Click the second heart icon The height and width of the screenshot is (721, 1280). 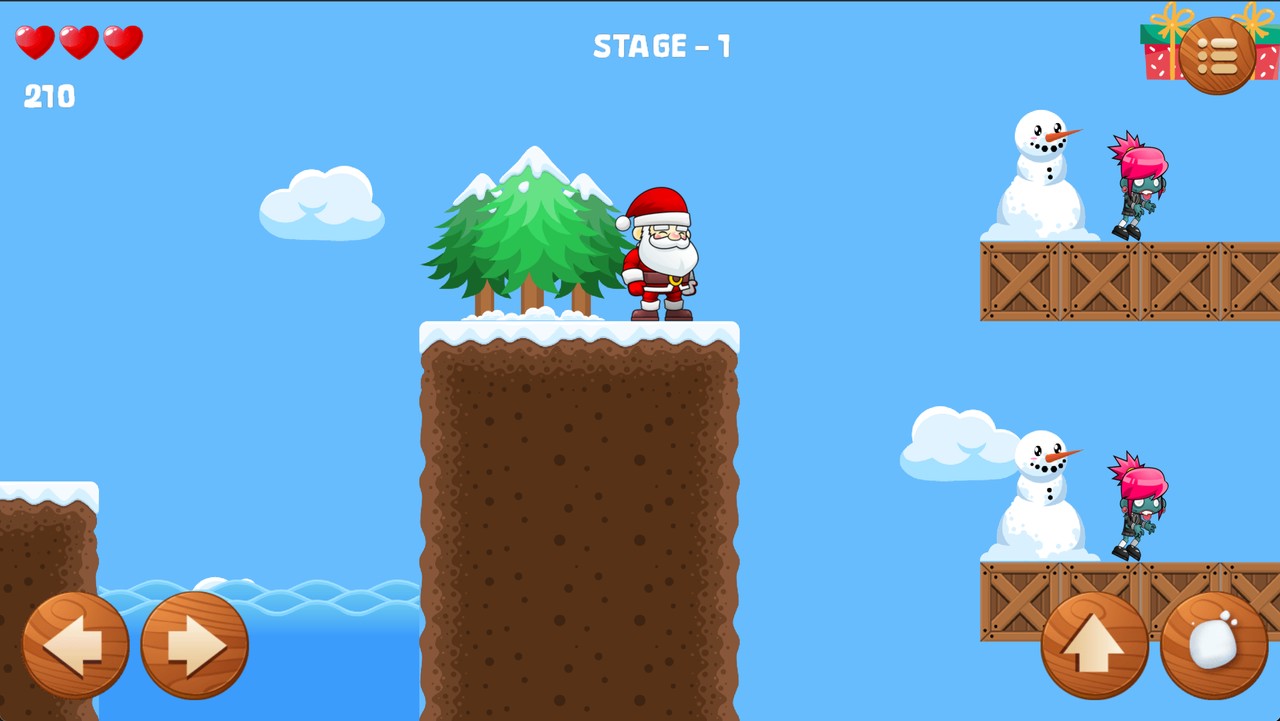77,44
